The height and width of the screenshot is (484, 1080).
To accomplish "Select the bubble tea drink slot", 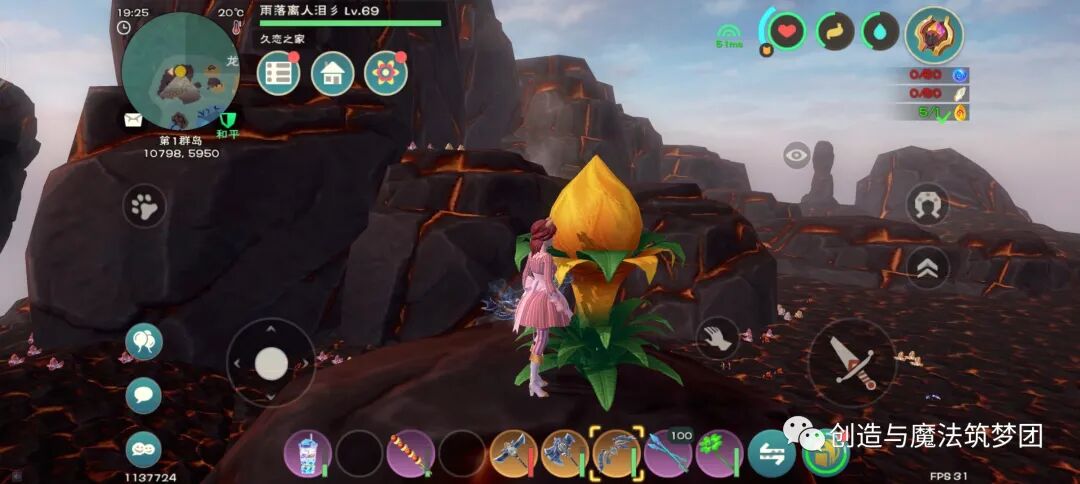I will [x=307, y=454].
